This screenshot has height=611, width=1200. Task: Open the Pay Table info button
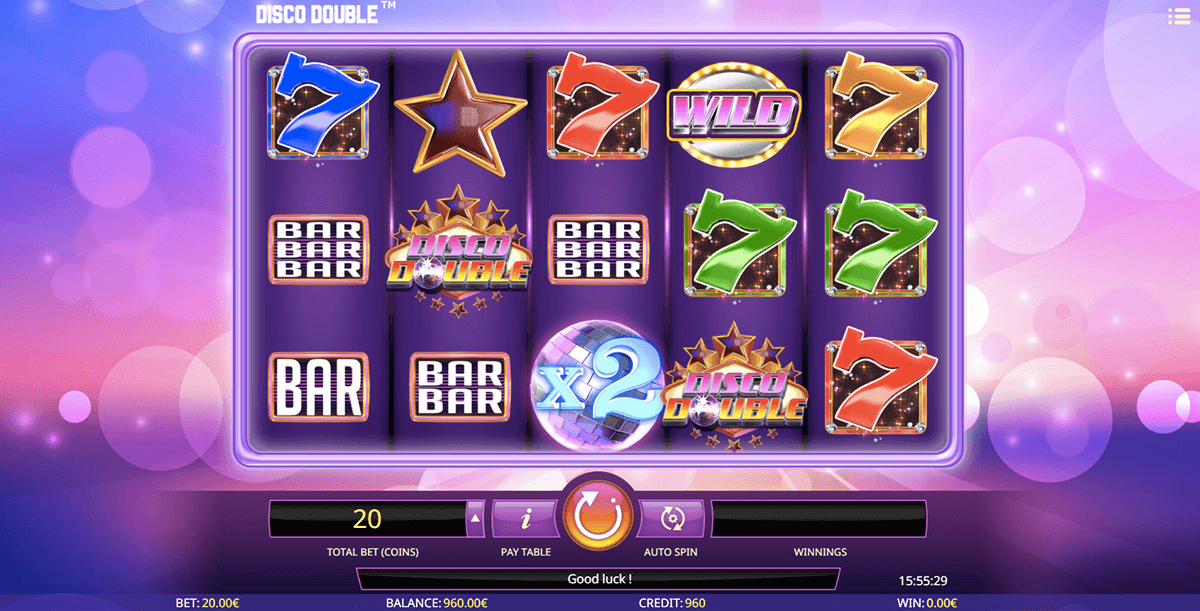pos(526,518)
